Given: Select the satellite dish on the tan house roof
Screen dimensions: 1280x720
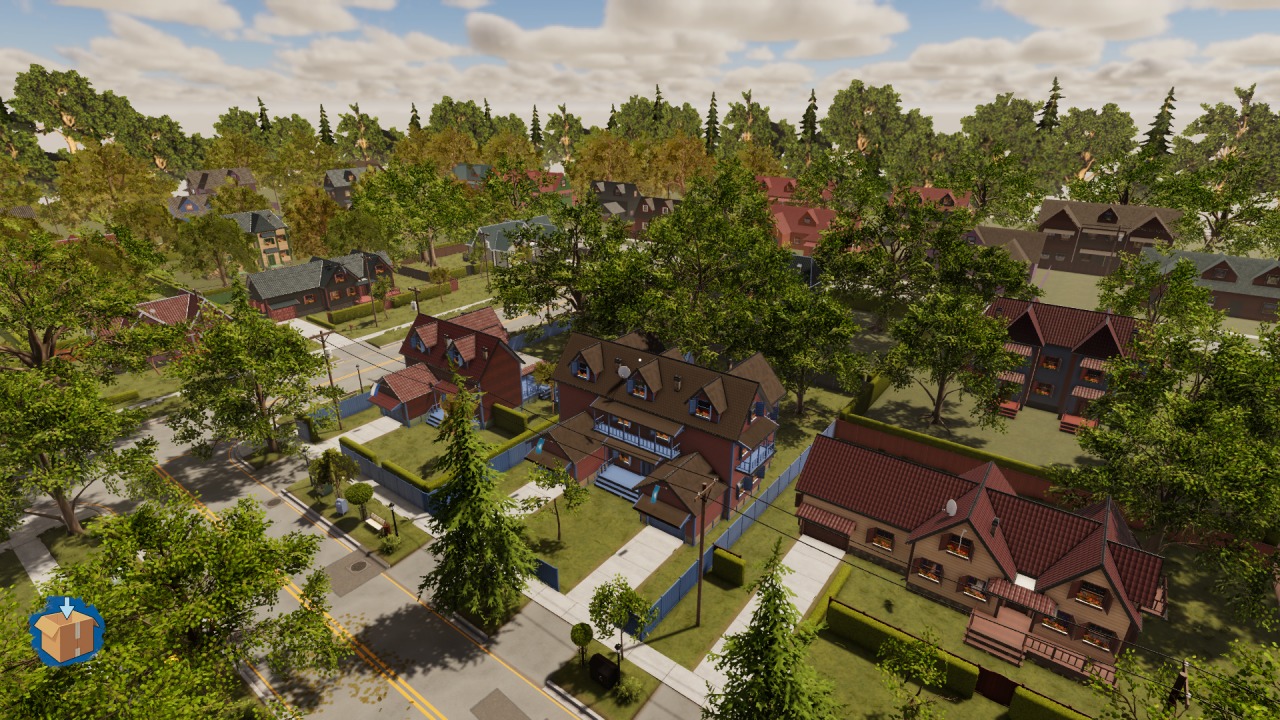Looking at the screenshot, I should click(952, 507).
